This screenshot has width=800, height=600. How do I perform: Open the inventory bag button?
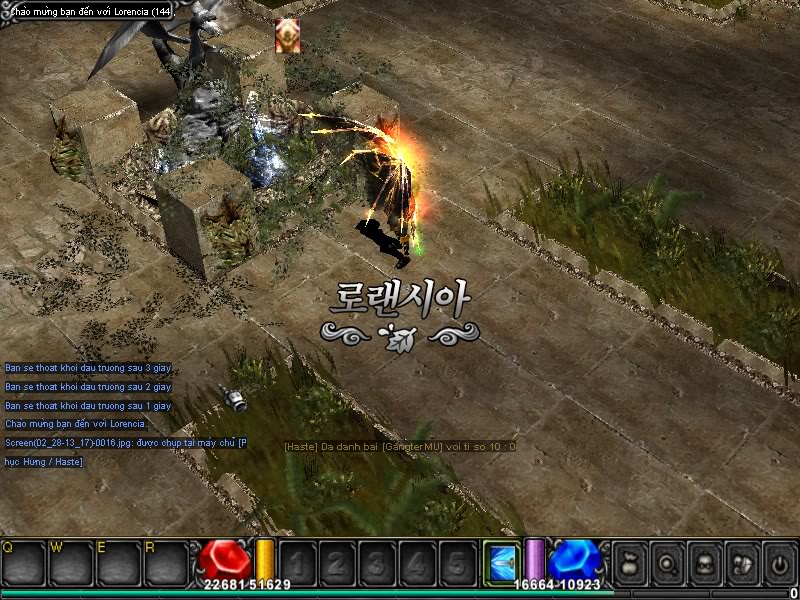[630, 562]
